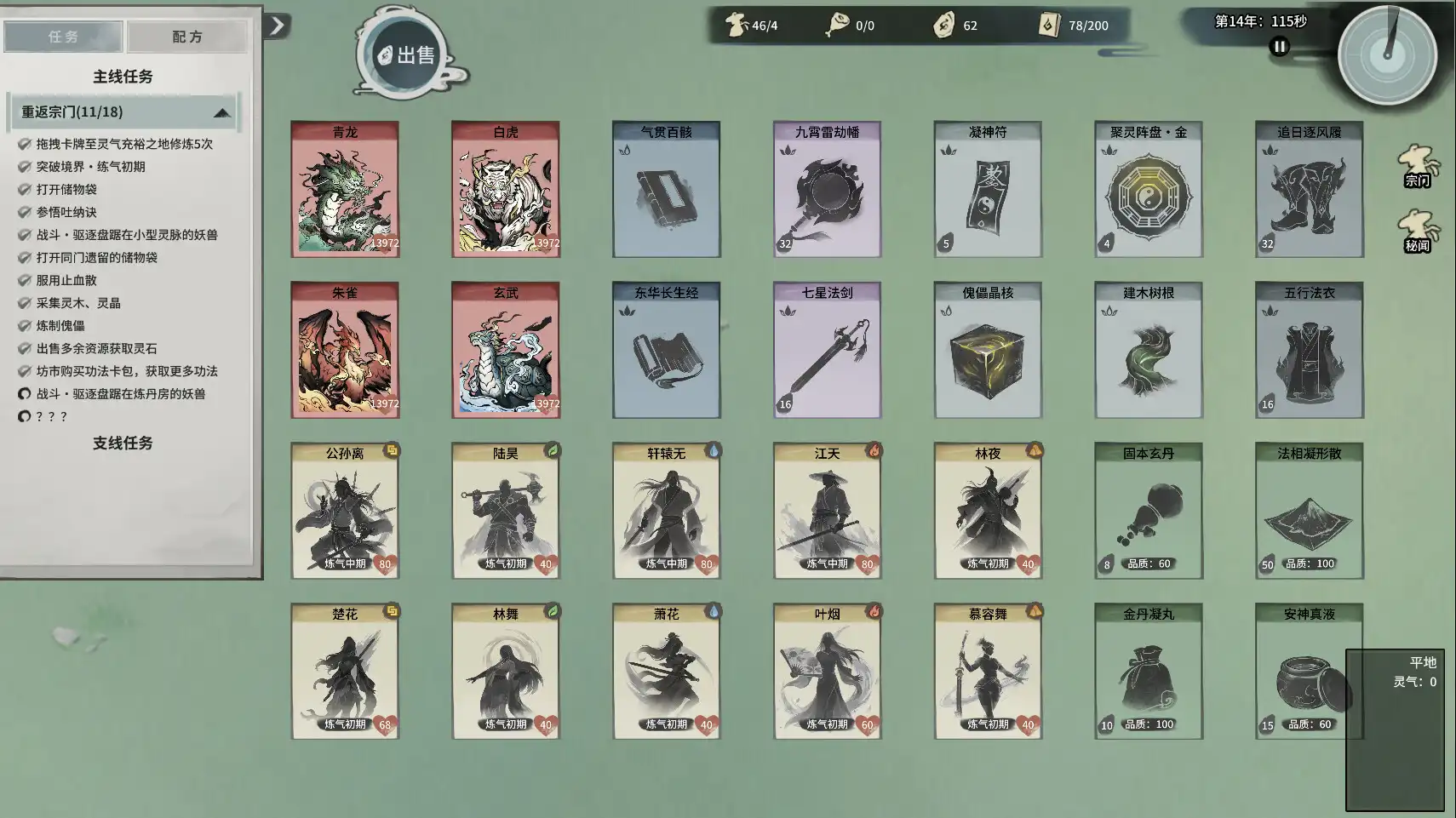Click the circular clock dial top right
1456x818 pixels.
click(1390, 54)
